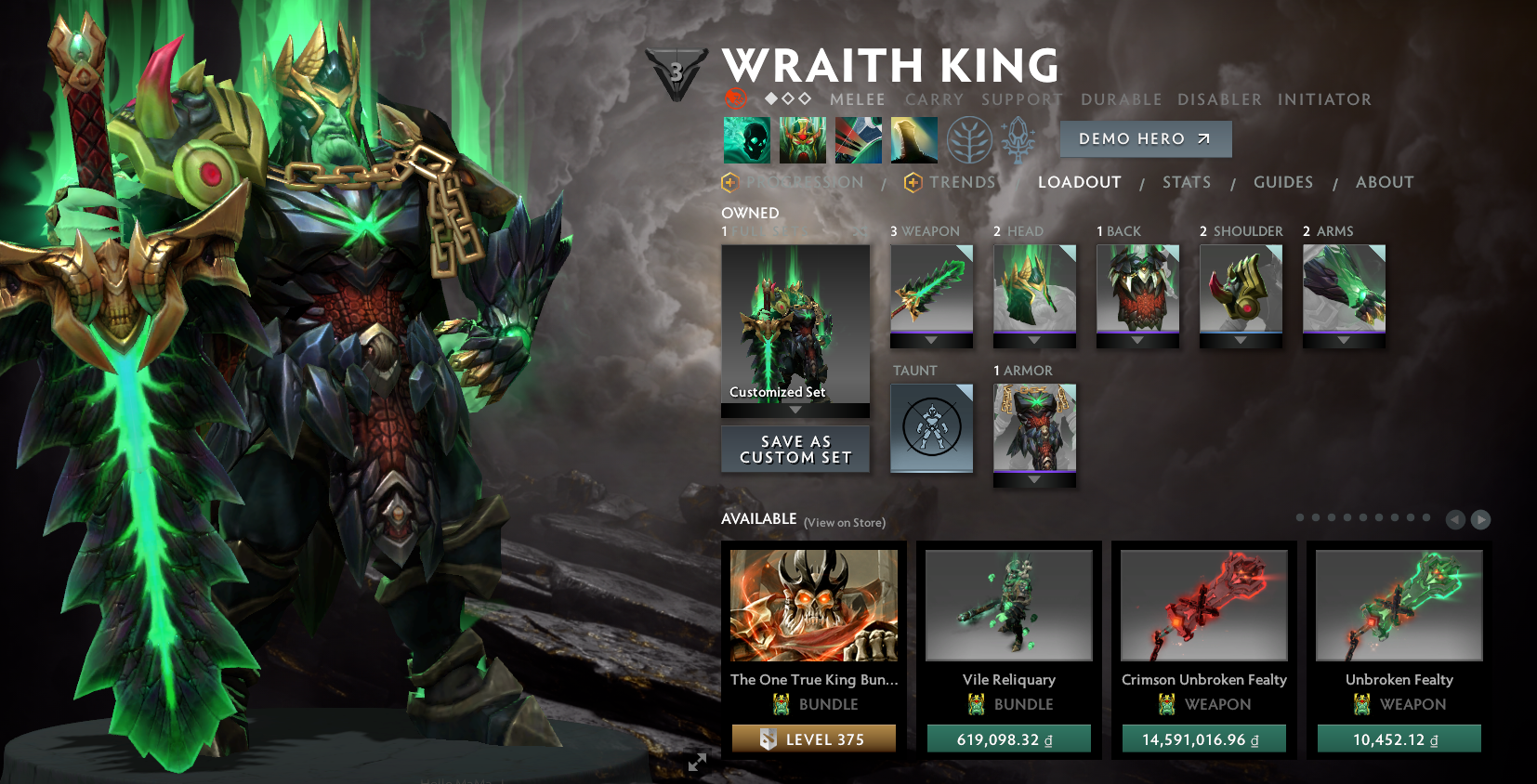Click the empty taunt slot figure icon
The width and height of the screenshot is (1537, 784).
[x=932, y=427]
